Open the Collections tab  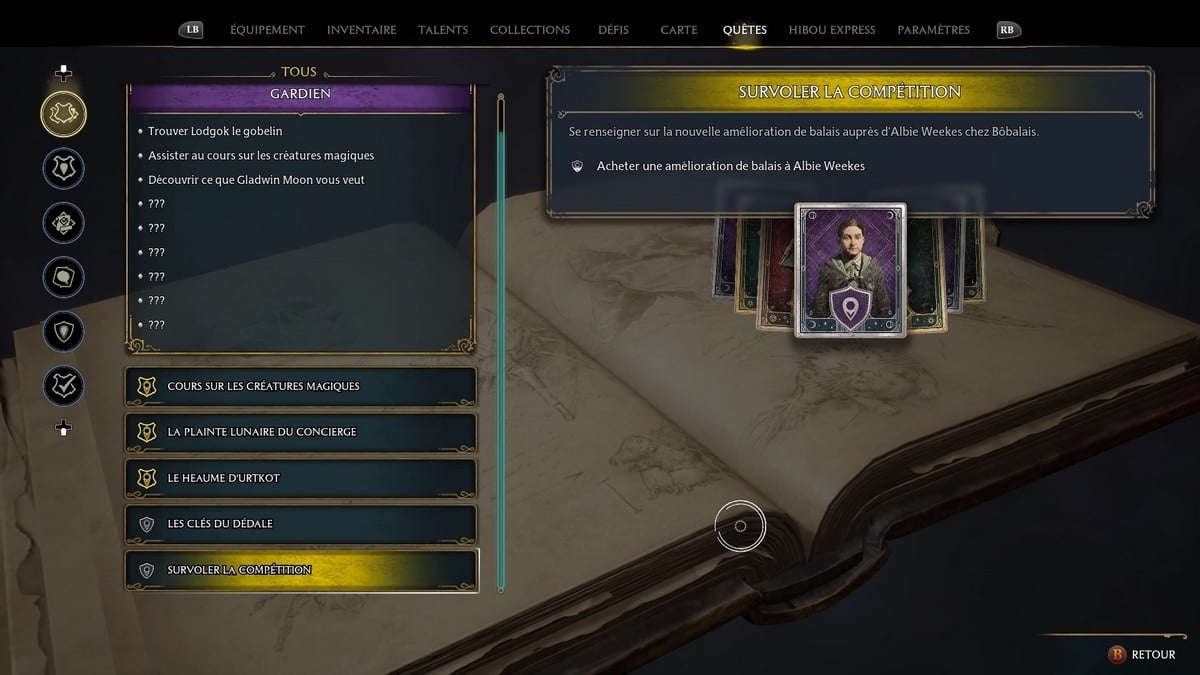530,30
